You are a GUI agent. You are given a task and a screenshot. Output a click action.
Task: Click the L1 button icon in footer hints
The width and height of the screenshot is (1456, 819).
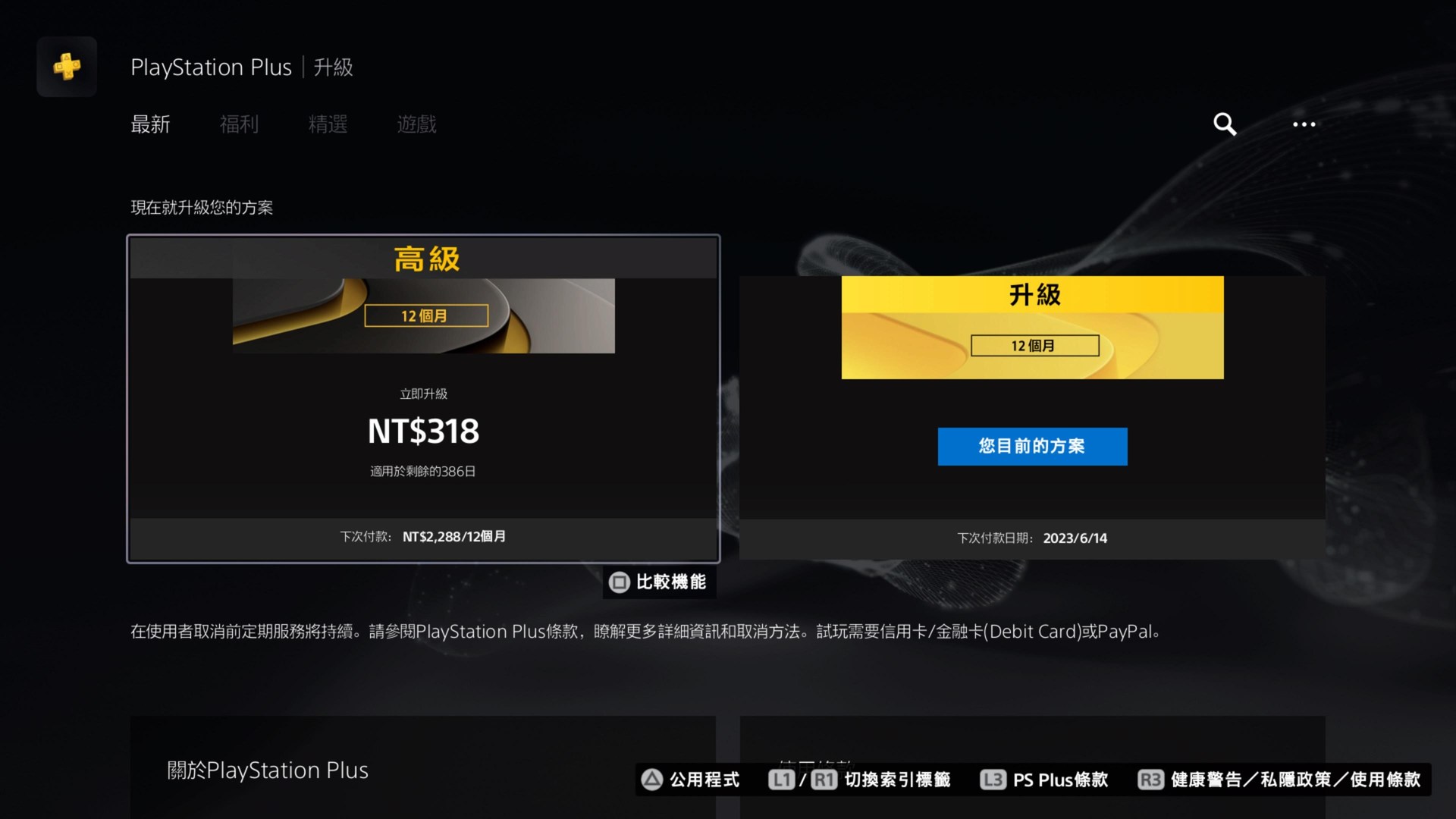[782, 780]
